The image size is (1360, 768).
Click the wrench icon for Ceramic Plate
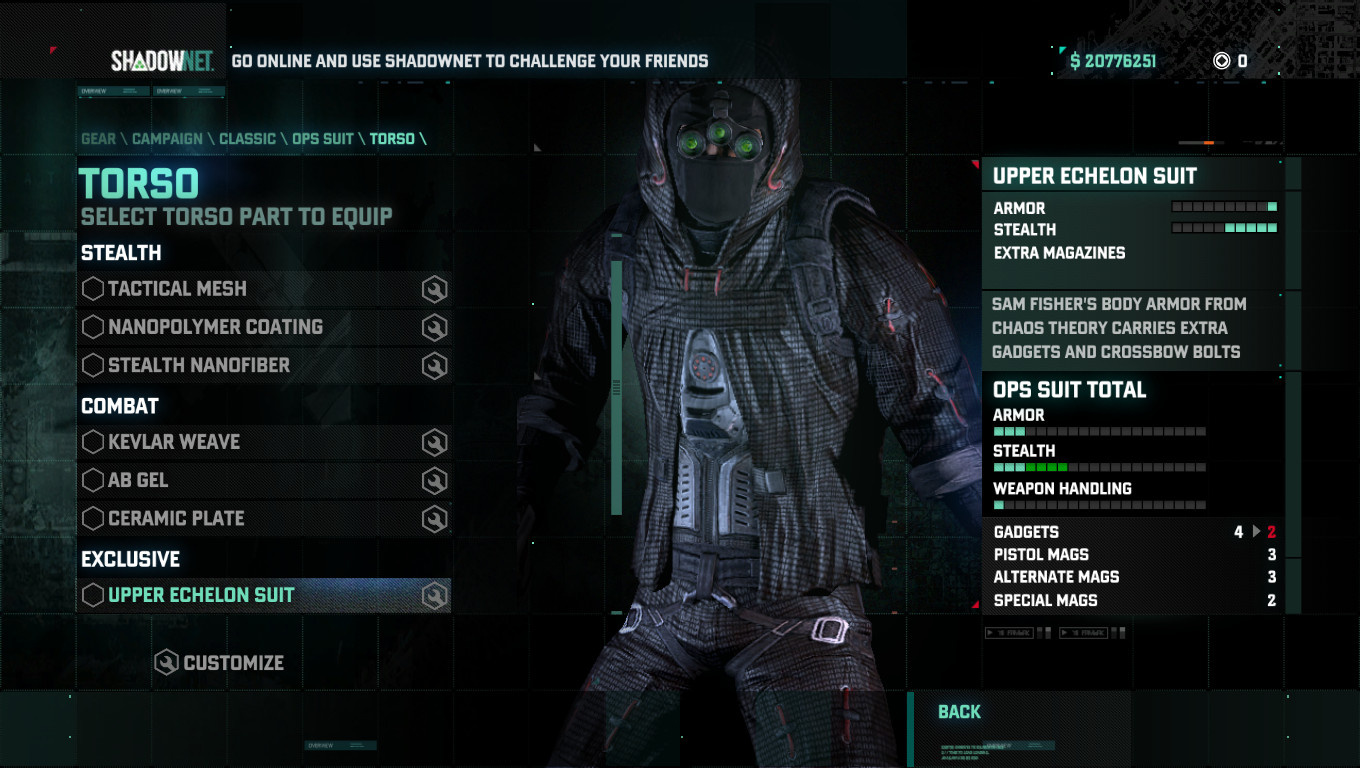pyautogui.click(x=432, y=518)
